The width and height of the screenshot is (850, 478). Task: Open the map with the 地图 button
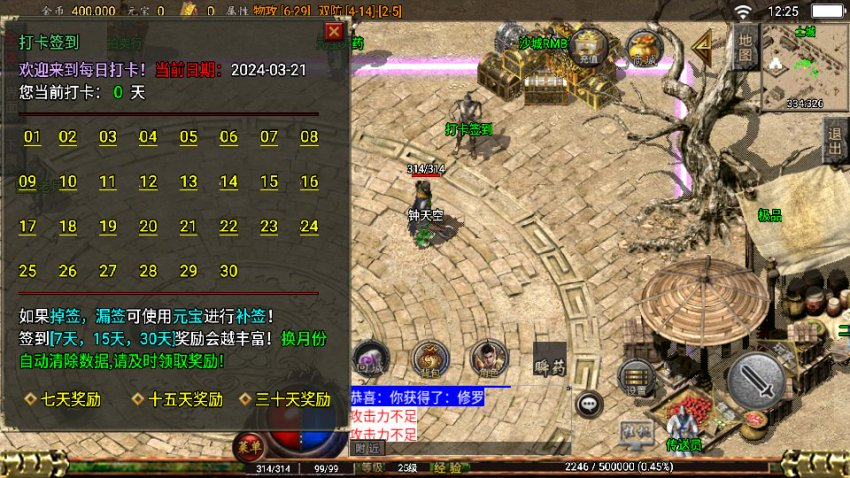(744, 47)
